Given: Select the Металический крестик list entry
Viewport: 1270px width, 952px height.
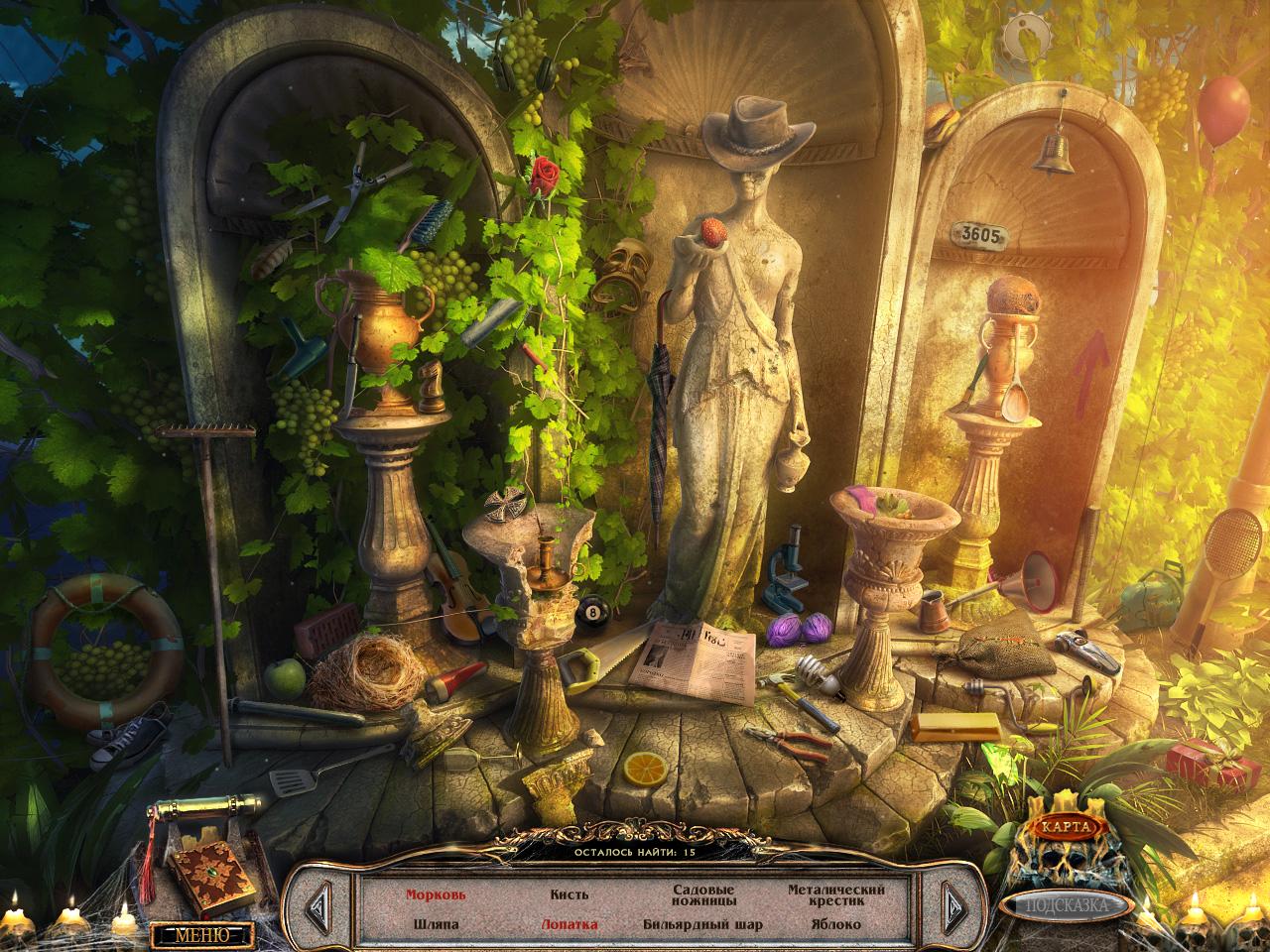Looking at the screenshot, I should (x=836, y=895).
